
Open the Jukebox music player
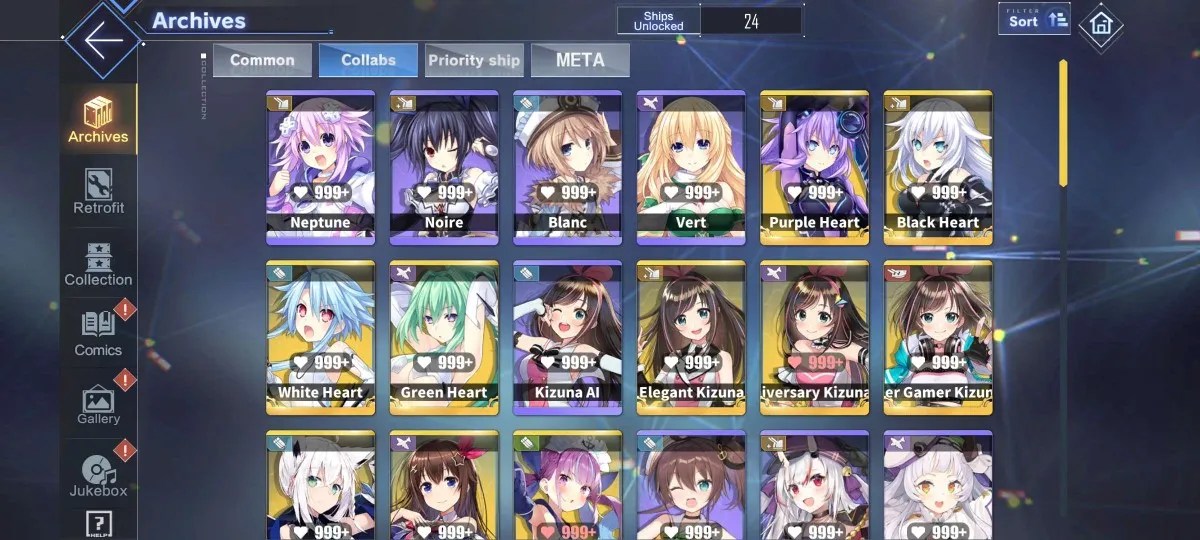(99, 475)
